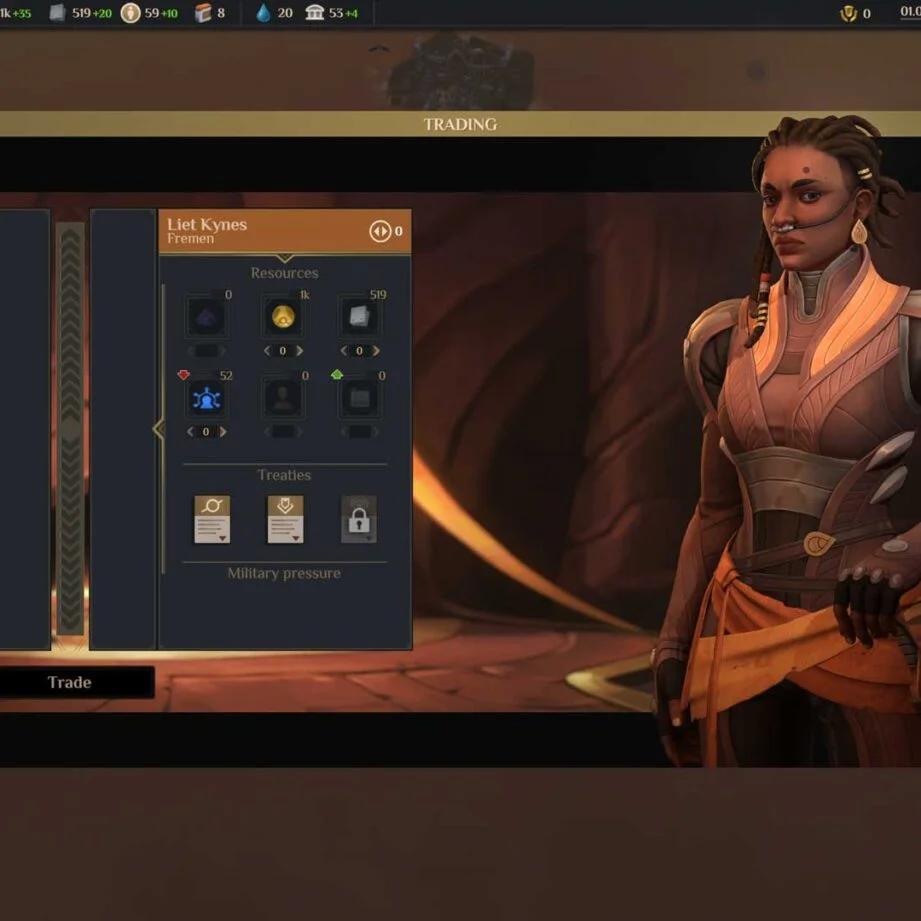Increase the grey Plascrete cube amount
Image resolution: width=921 pixels, height=921 pixels.
point(376,351)
